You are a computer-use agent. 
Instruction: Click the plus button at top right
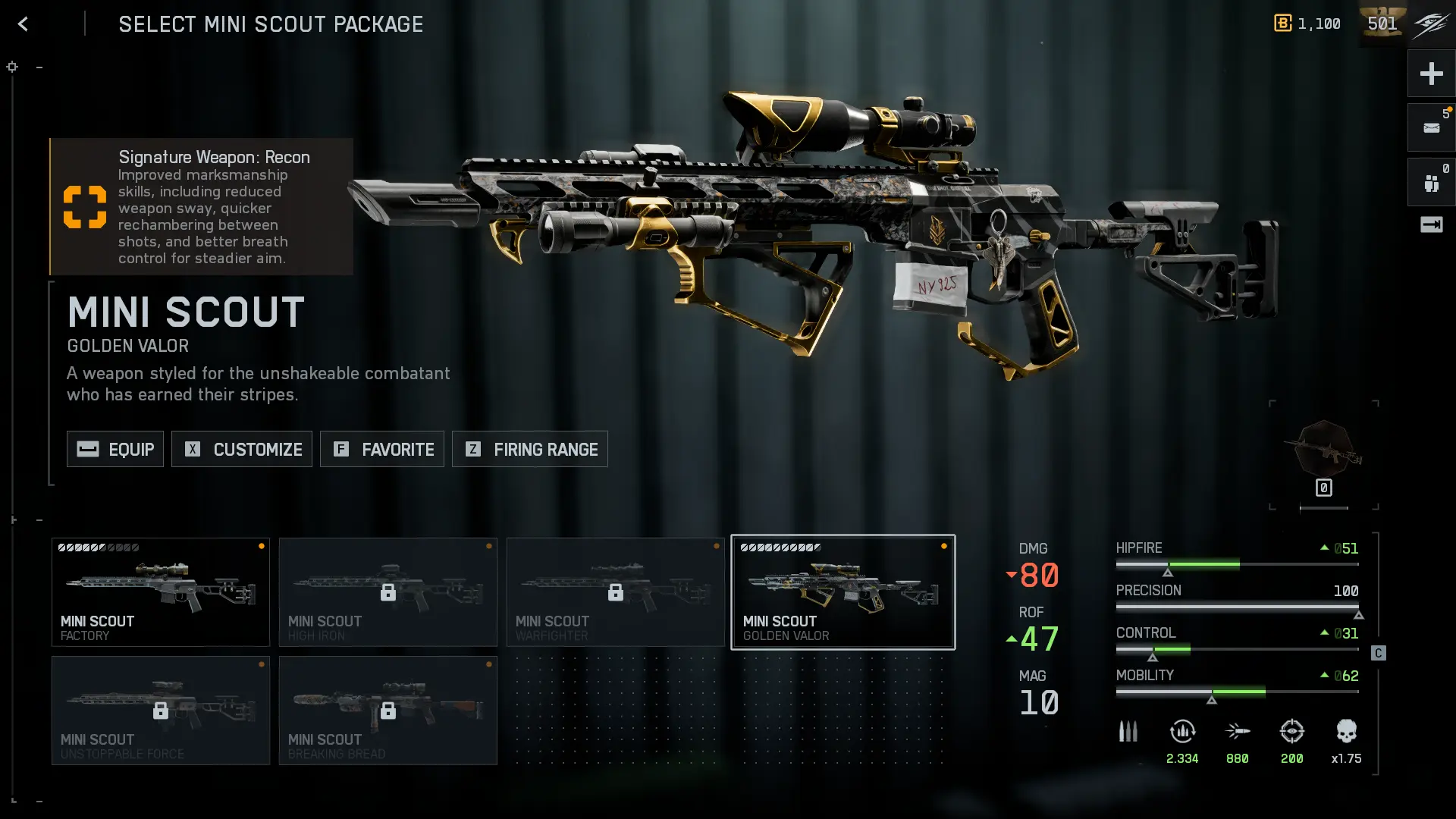(x=1431, y=74)
